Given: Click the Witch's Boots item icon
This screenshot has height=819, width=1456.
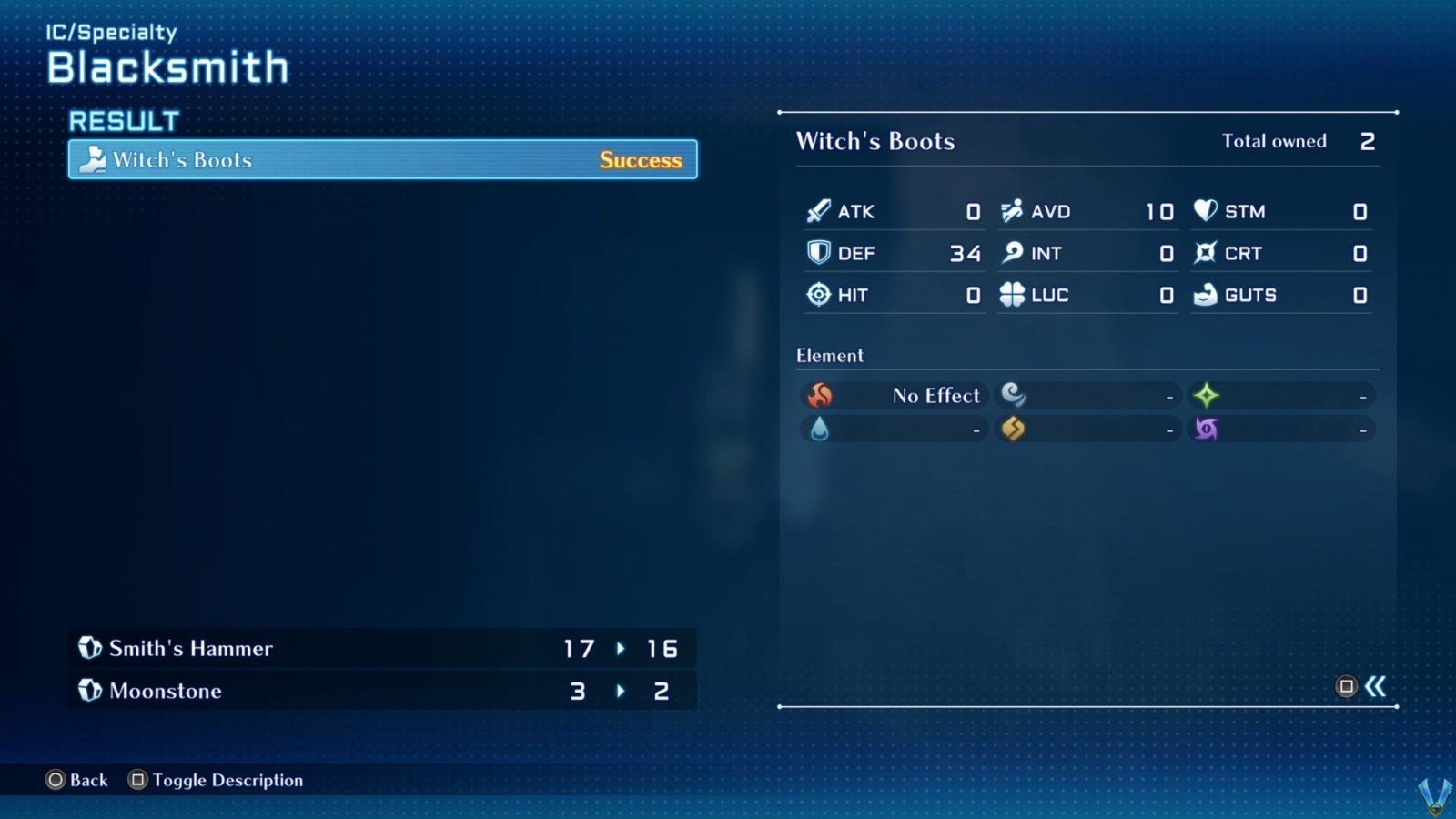Looking at the screenshot, I should click(x=93, y=160).
